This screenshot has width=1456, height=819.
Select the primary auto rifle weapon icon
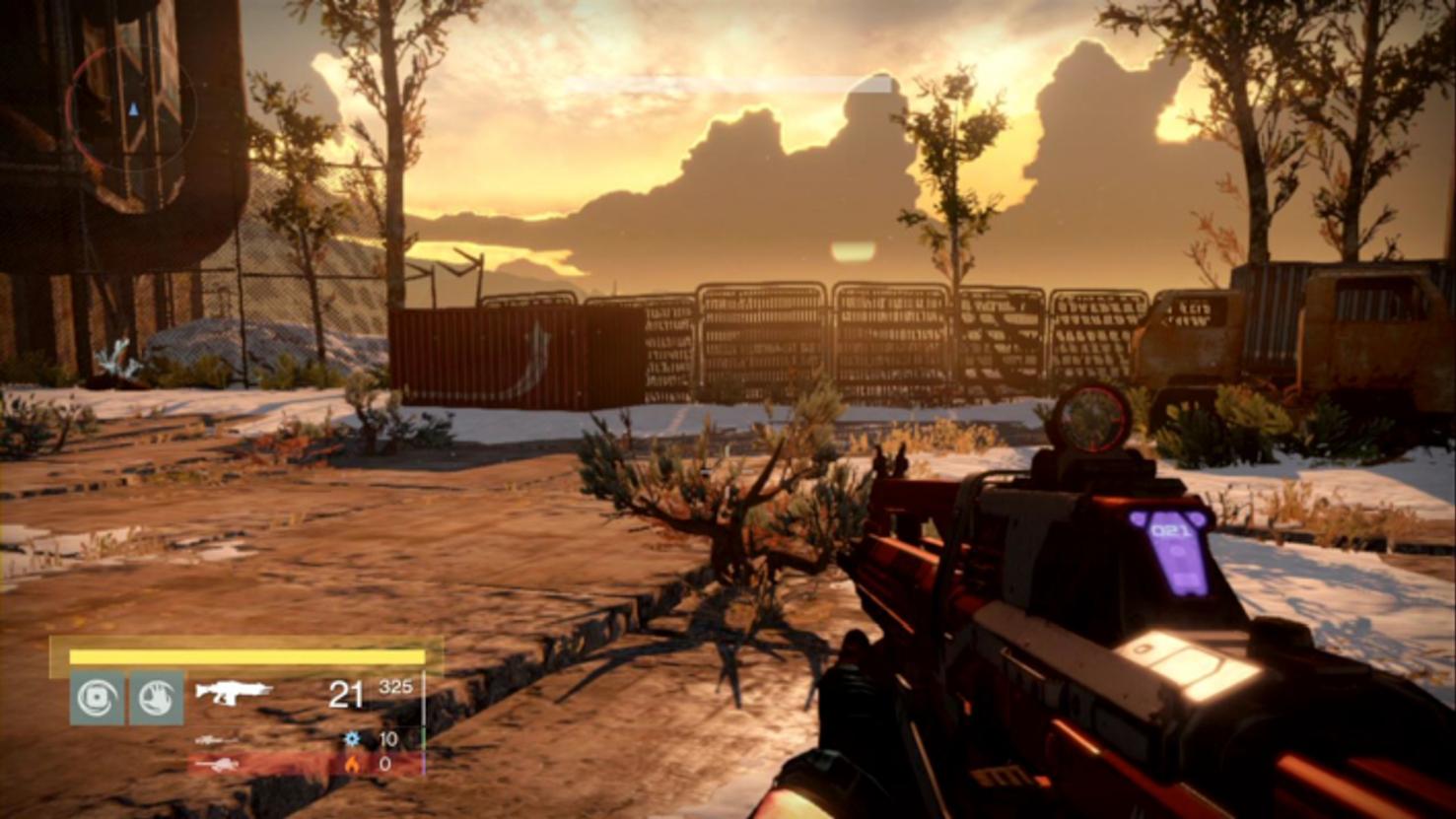pyautogui.click(x=234, y=692)
